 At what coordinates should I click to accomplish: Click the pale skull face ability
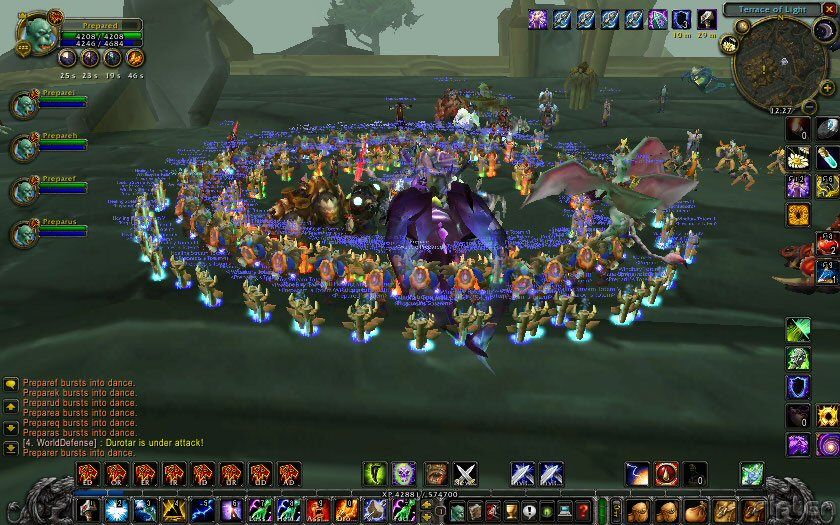click(403, 472)
